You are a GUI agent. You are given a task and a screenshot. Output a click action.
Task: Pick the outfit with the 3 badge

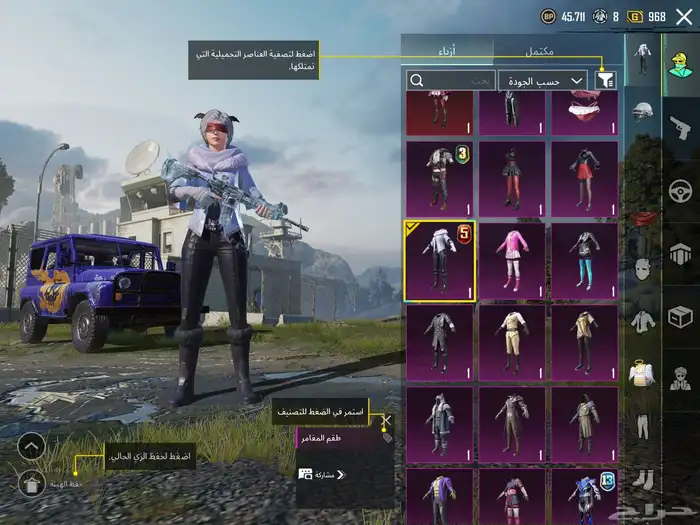(439, 178)
